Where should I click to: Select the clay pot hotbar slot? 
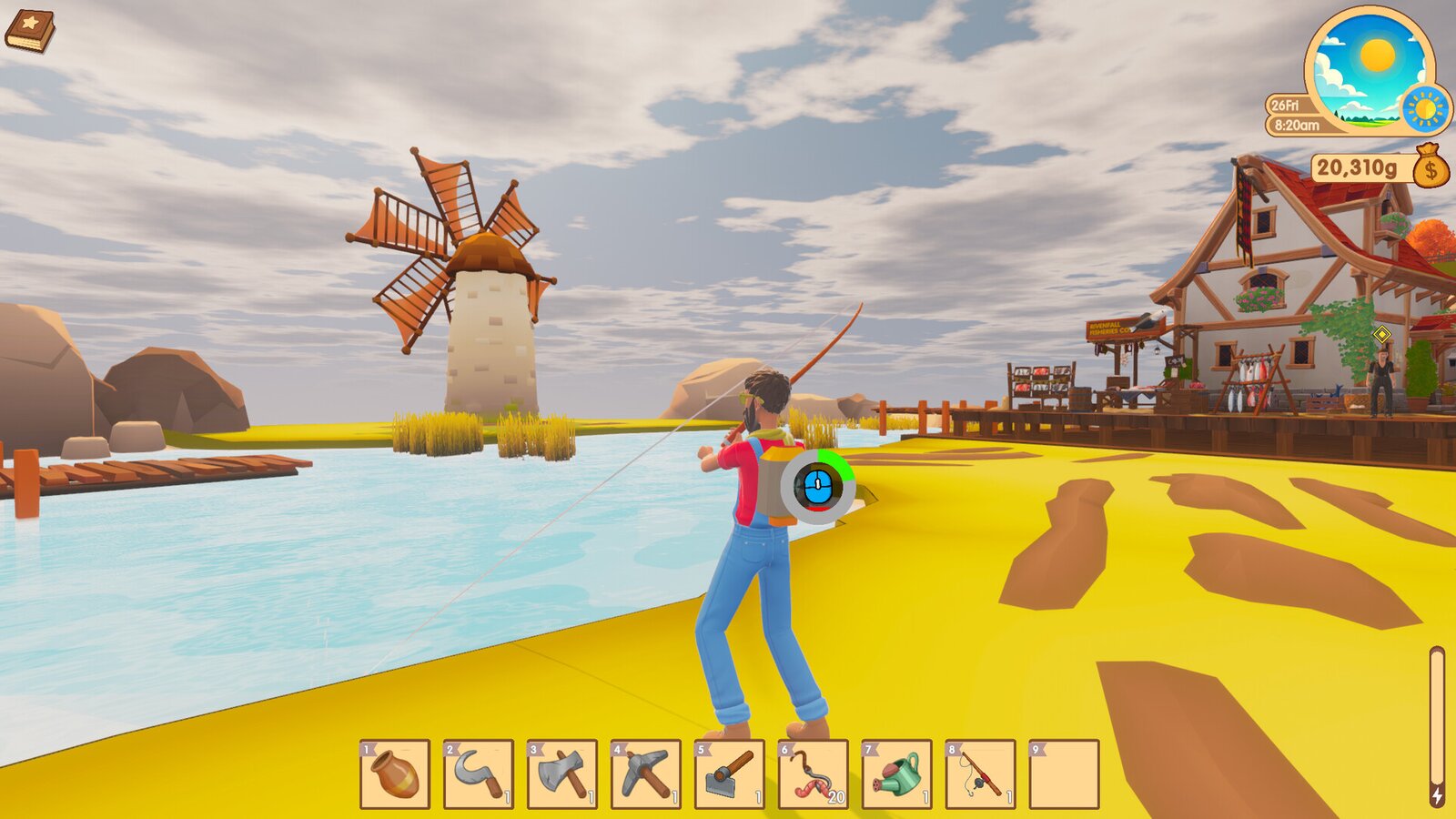[395, 773]
